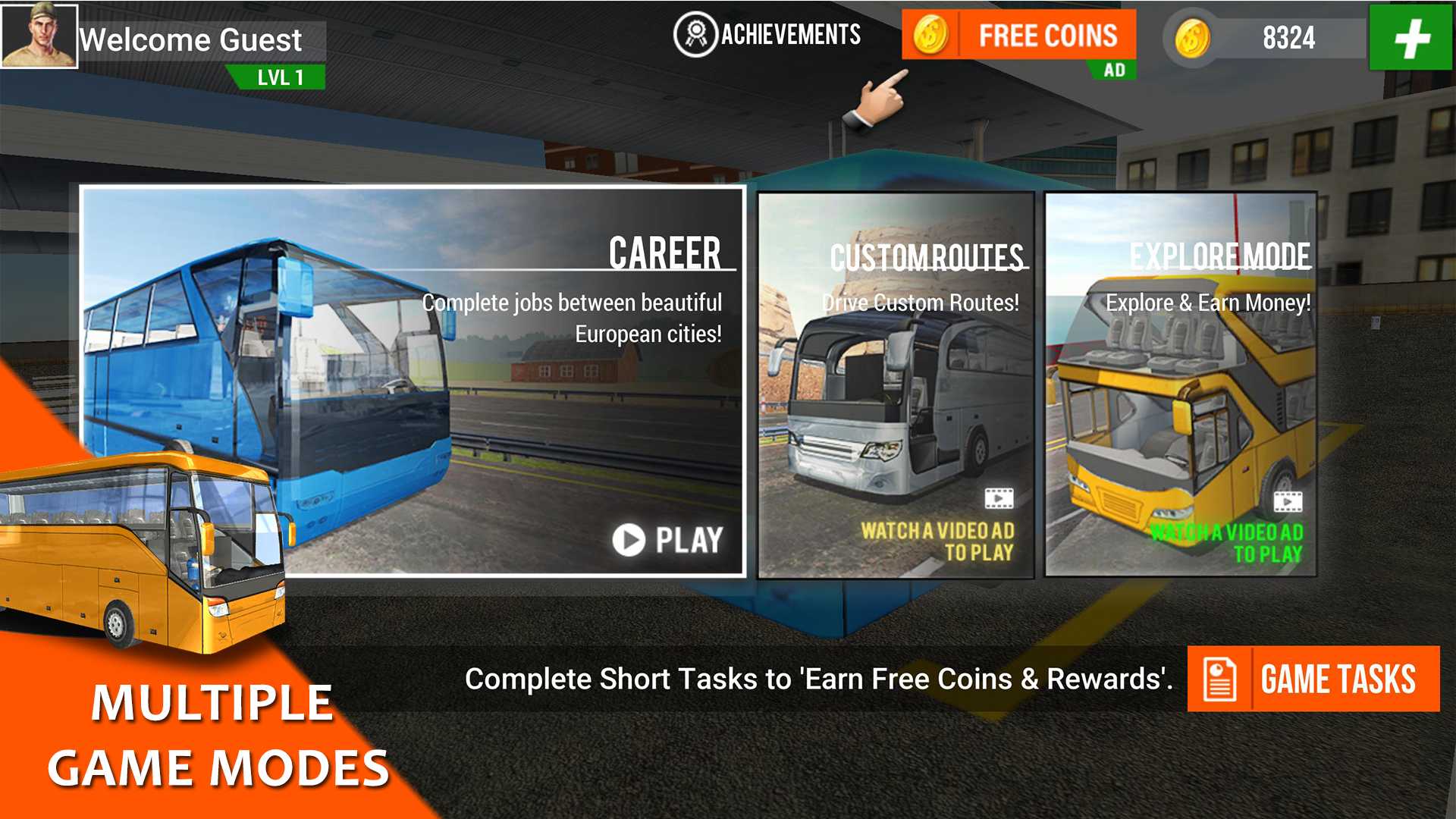Select the Custom Routes mode card
The image size is (1456, 819).
click(x=896, y=385)
